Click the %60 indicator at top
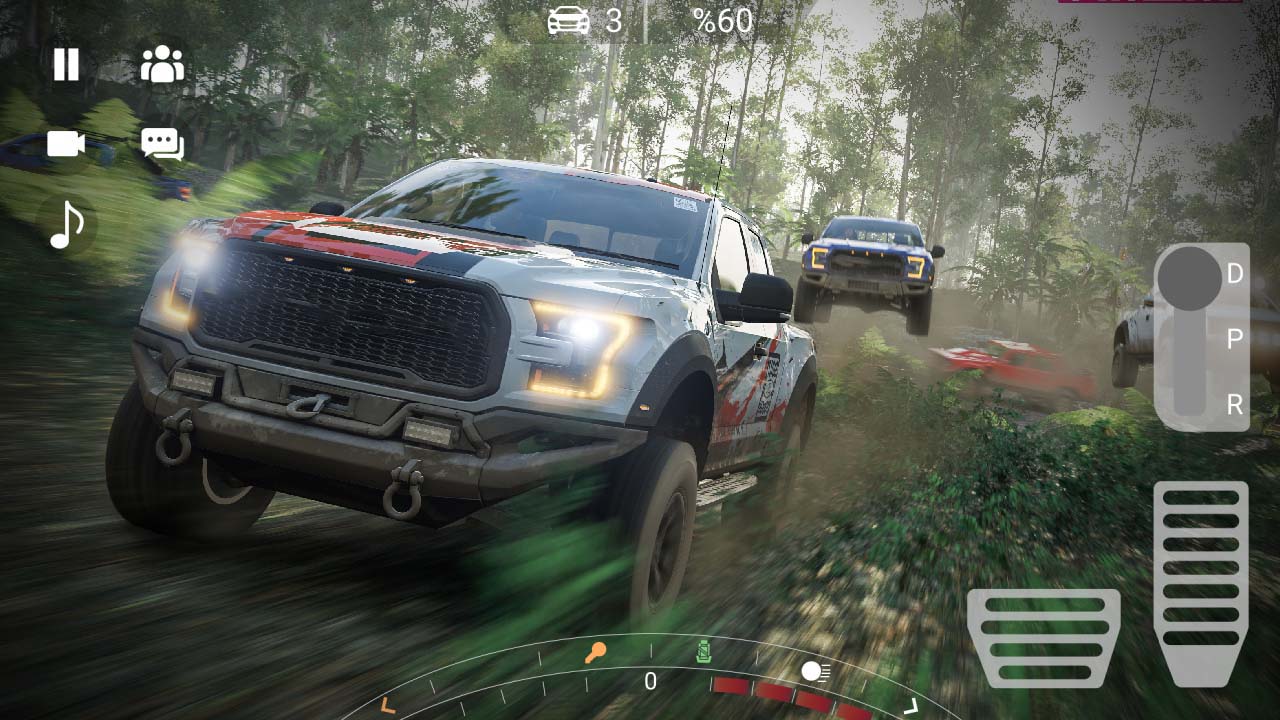Image resolution: width=1280 pixels, height=720 pixels. (x=723, y=20)
